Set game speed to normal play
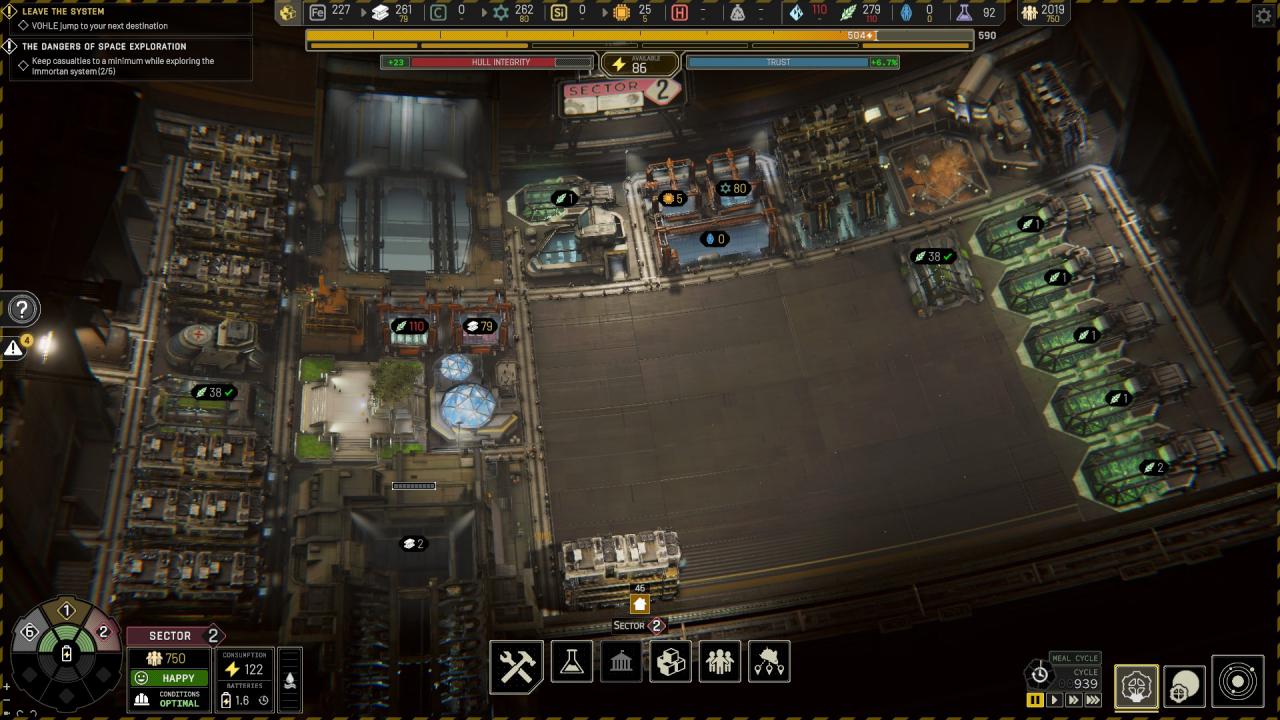The height and width of the screenshot is (720, 1280). click(x=1054, y=700)
